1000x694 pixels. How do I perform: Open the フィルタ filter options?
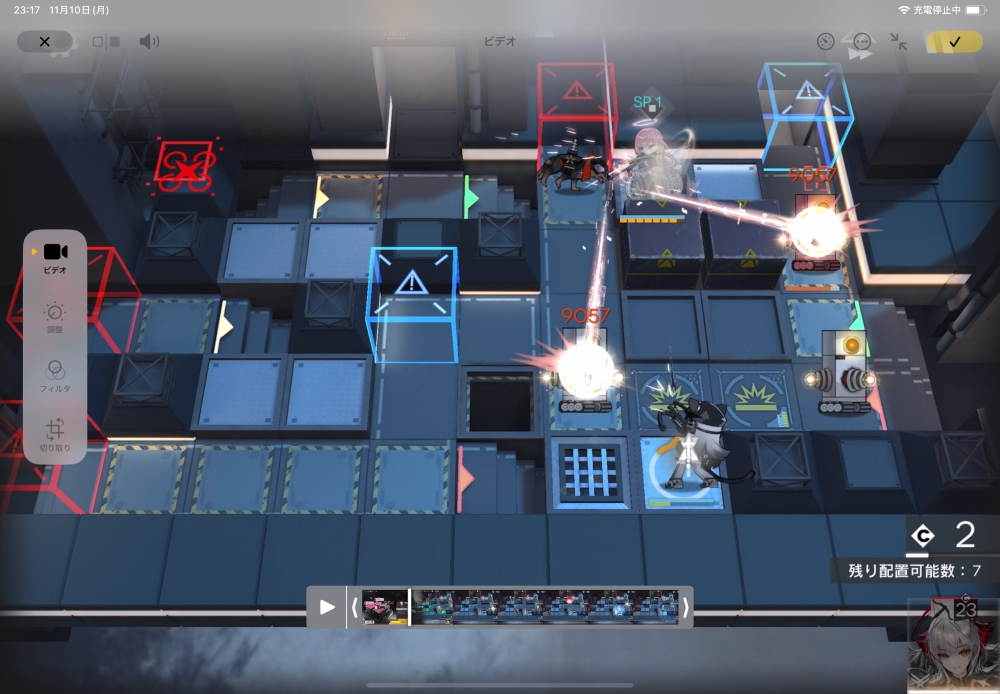55,376
